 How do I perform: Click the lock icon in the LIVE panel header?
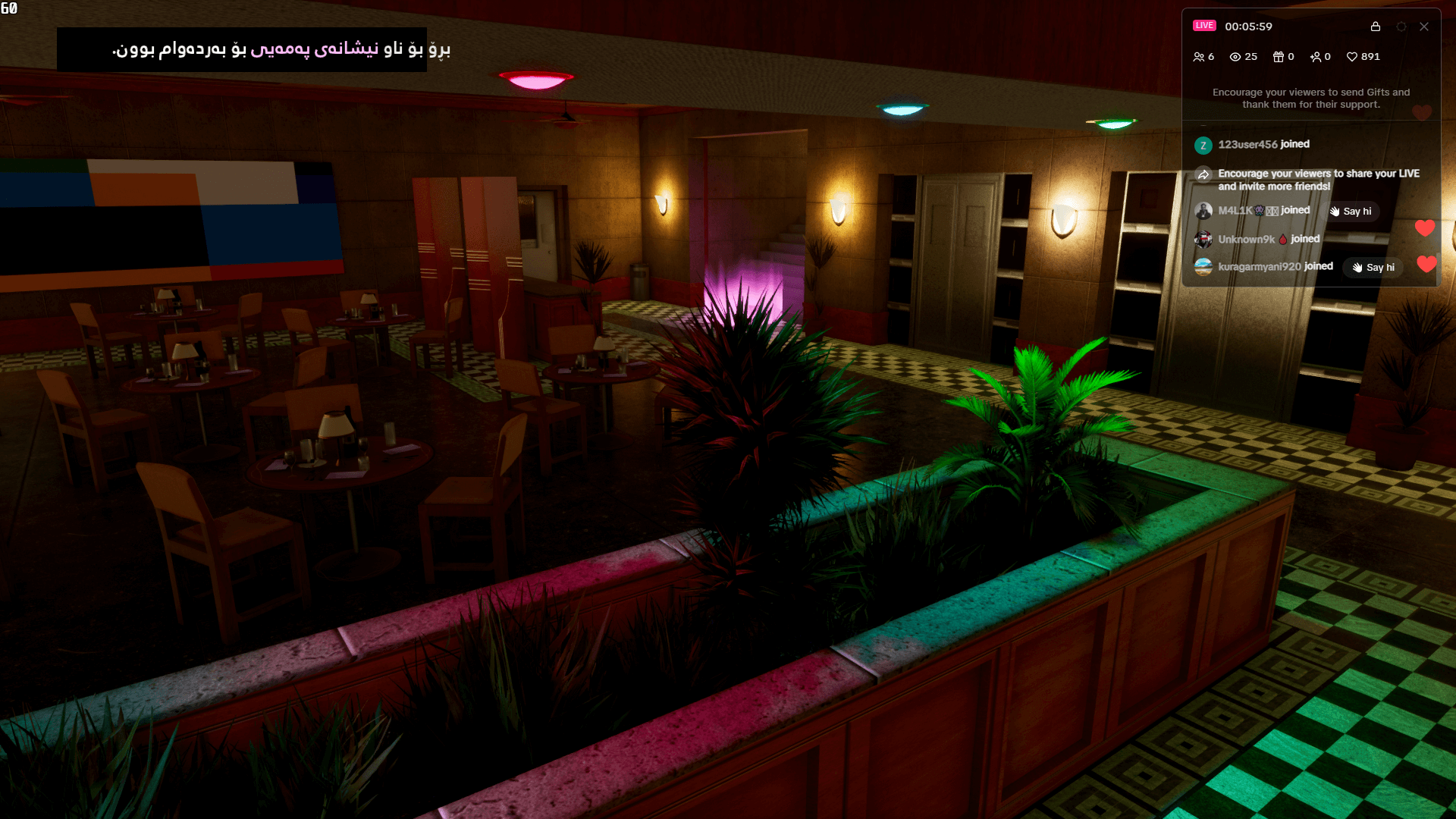[x=1375, y=27]
